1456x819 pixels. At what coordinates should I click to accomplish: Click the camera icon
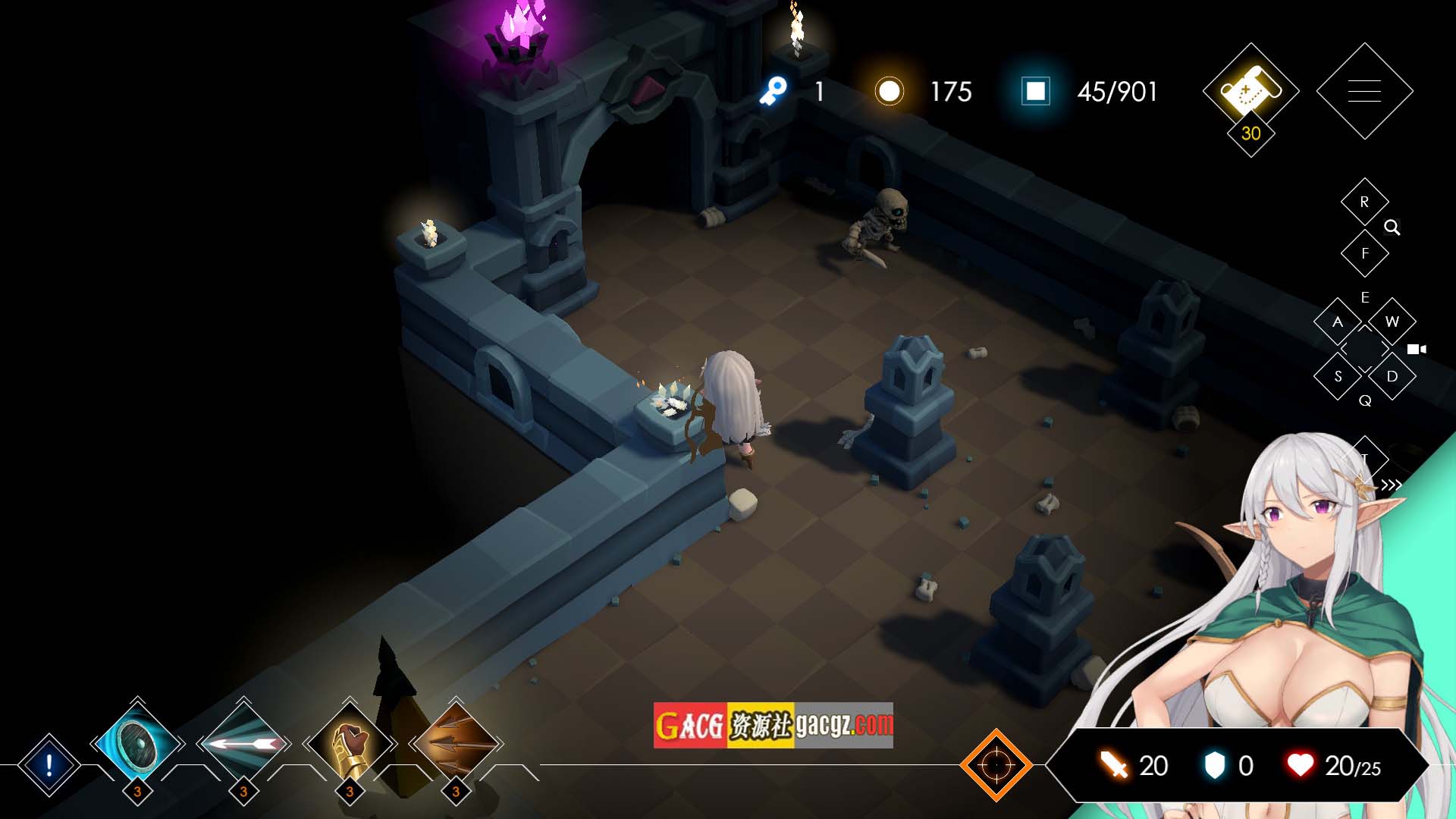pos(1416,350)
